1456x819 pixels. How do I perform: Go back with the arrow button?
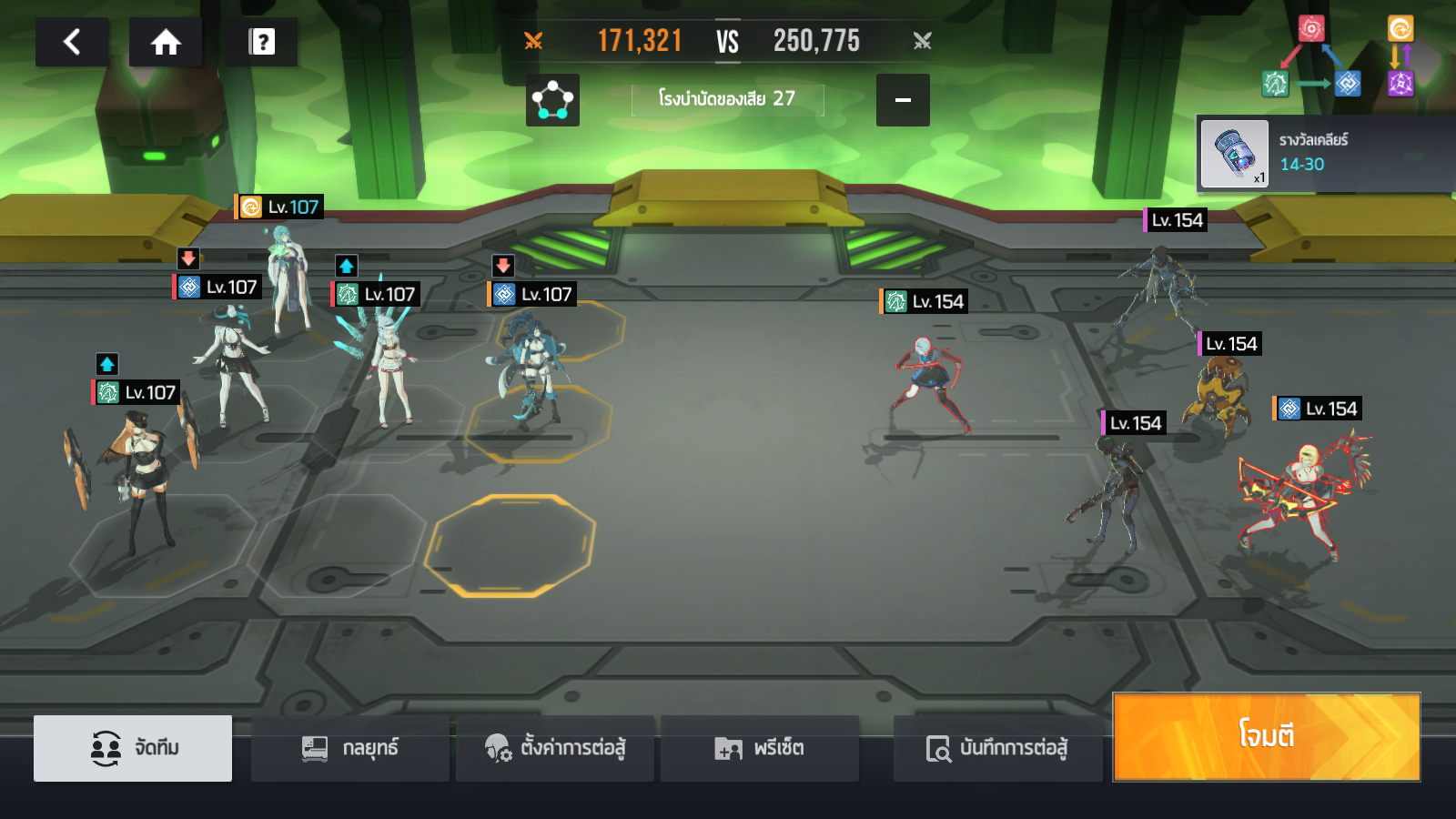point(72,42)
